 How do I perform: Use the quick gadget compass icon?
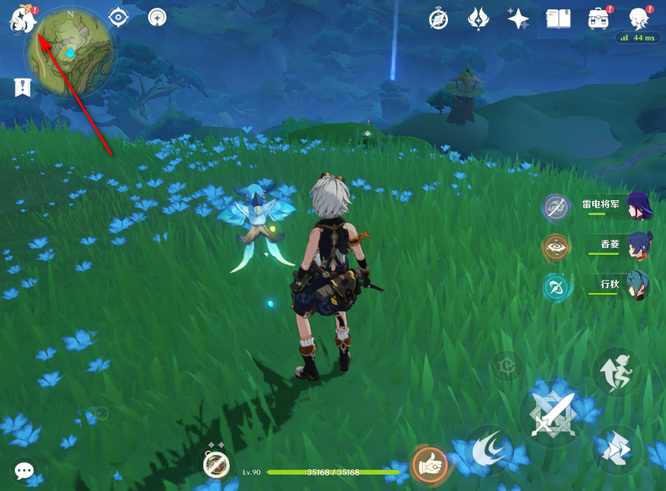(x=216, y=464)
